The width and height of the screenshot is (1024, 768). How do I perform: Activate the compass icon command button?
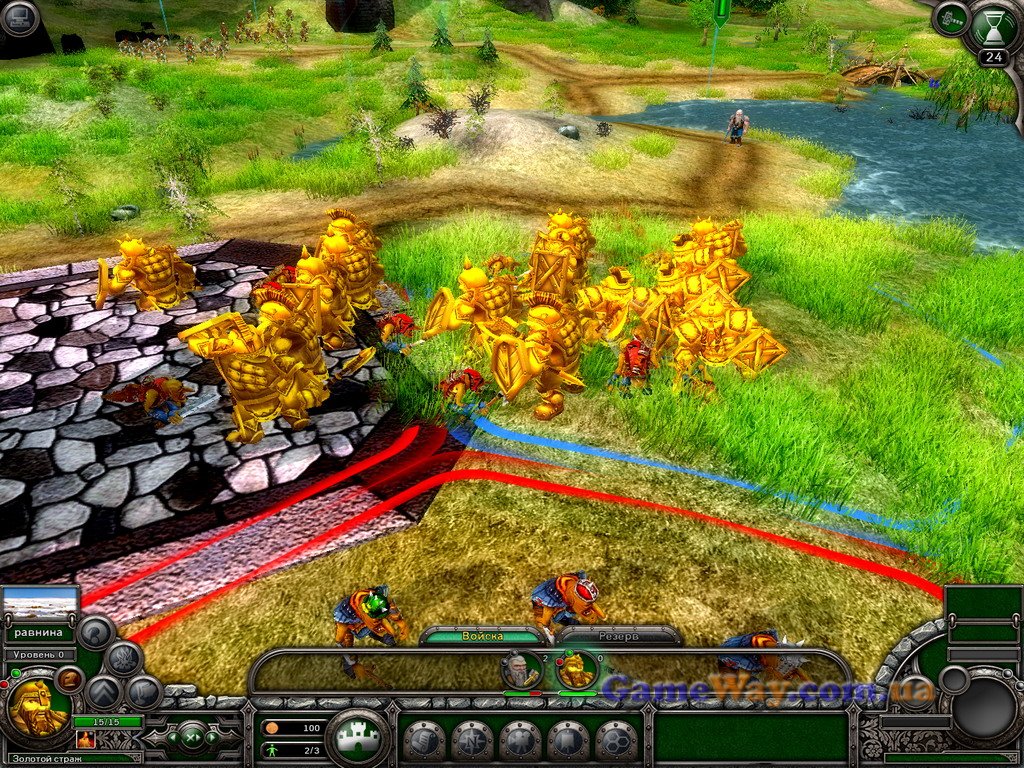click(472, 741)
